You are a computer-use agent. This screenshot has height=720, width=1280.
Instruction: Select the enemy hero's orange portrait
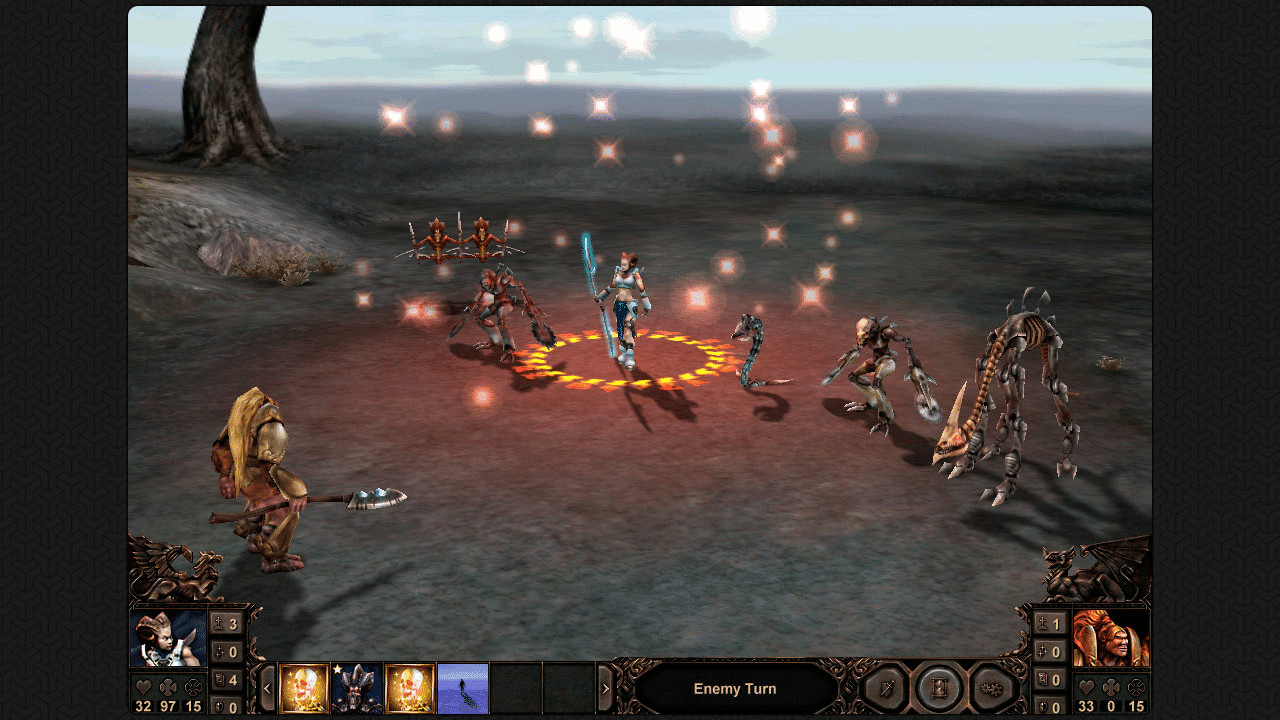[x=1111, y=638]
